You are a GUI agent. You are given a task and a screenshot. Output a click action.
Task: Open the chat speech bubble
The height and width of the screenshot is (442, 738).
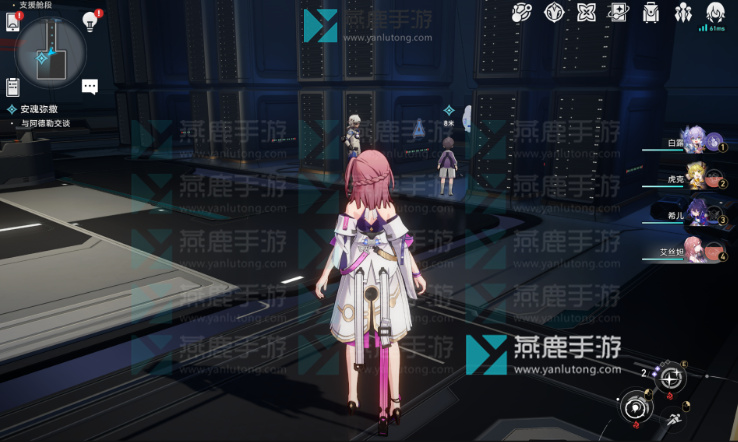90,87
